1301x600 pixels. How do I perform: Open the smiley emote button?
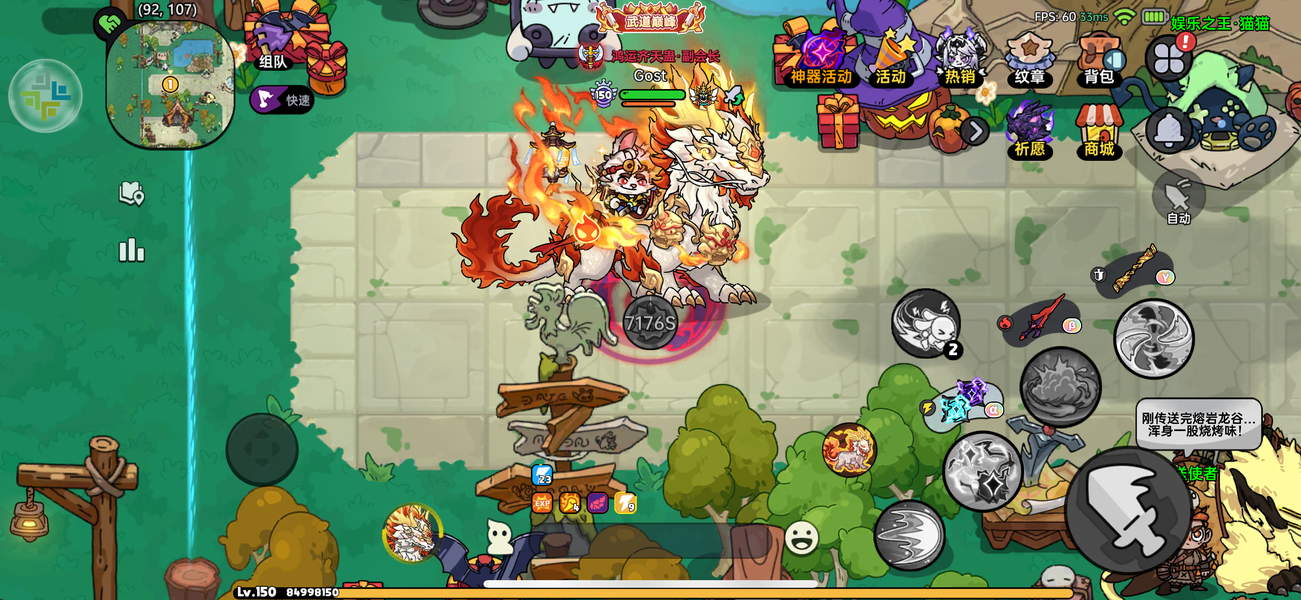[x=801, y=538]
